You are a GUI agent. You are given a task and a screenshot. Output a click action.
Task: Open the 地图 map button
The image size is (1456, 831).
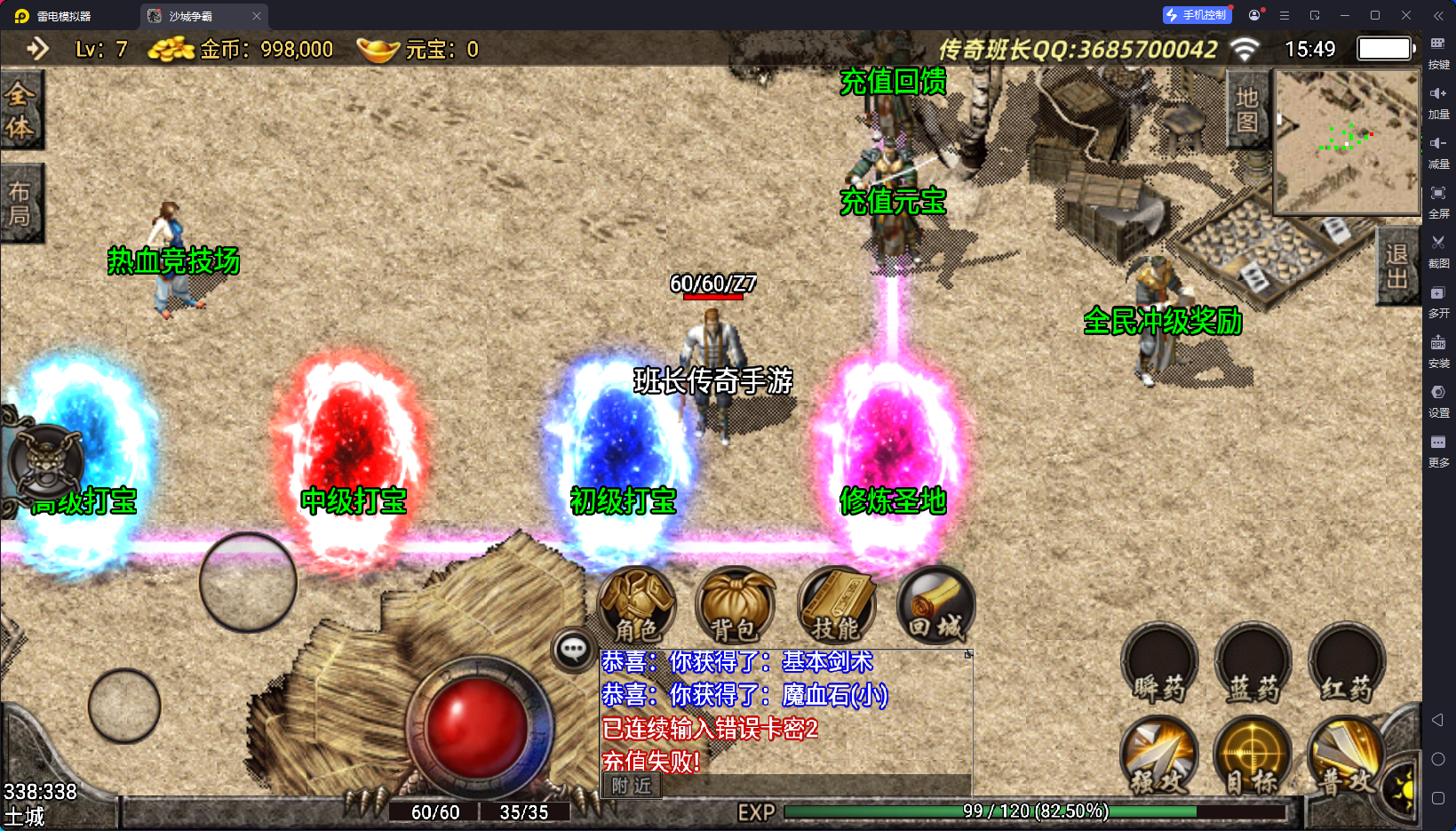click(x=1247, y=109)
